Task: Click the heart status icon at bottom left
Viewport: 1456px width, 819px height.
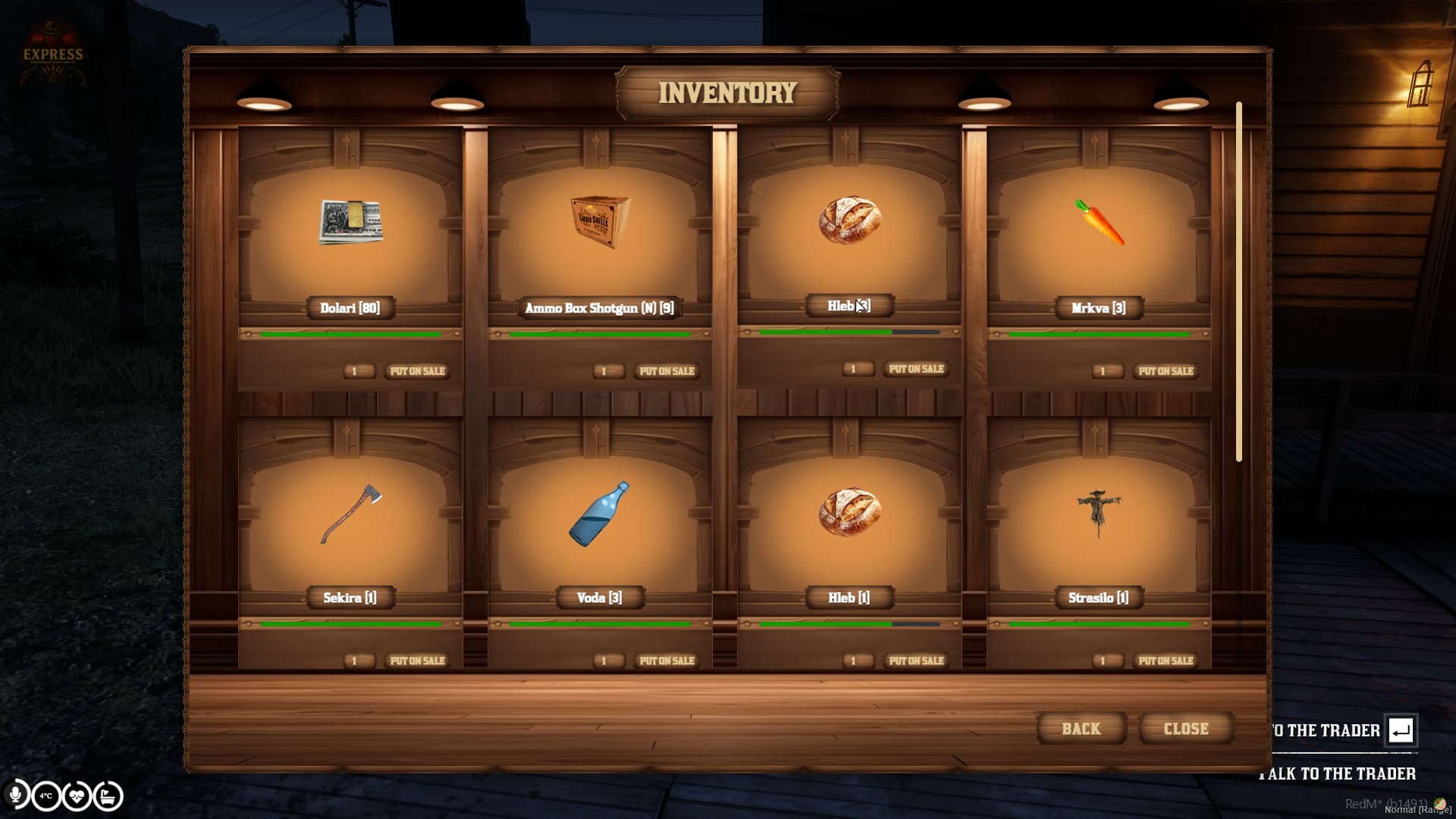Action: coord(77,795)
